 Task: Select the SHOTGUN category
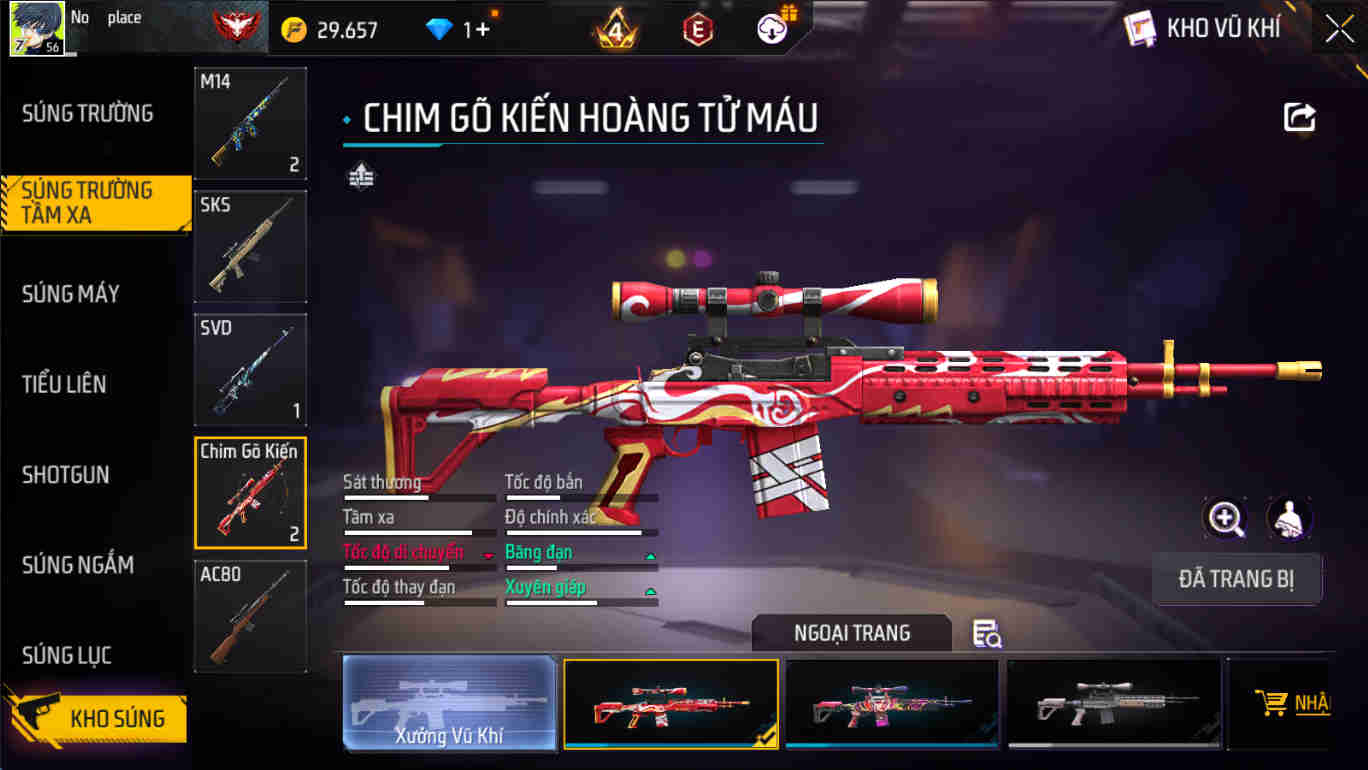[66, 474]
